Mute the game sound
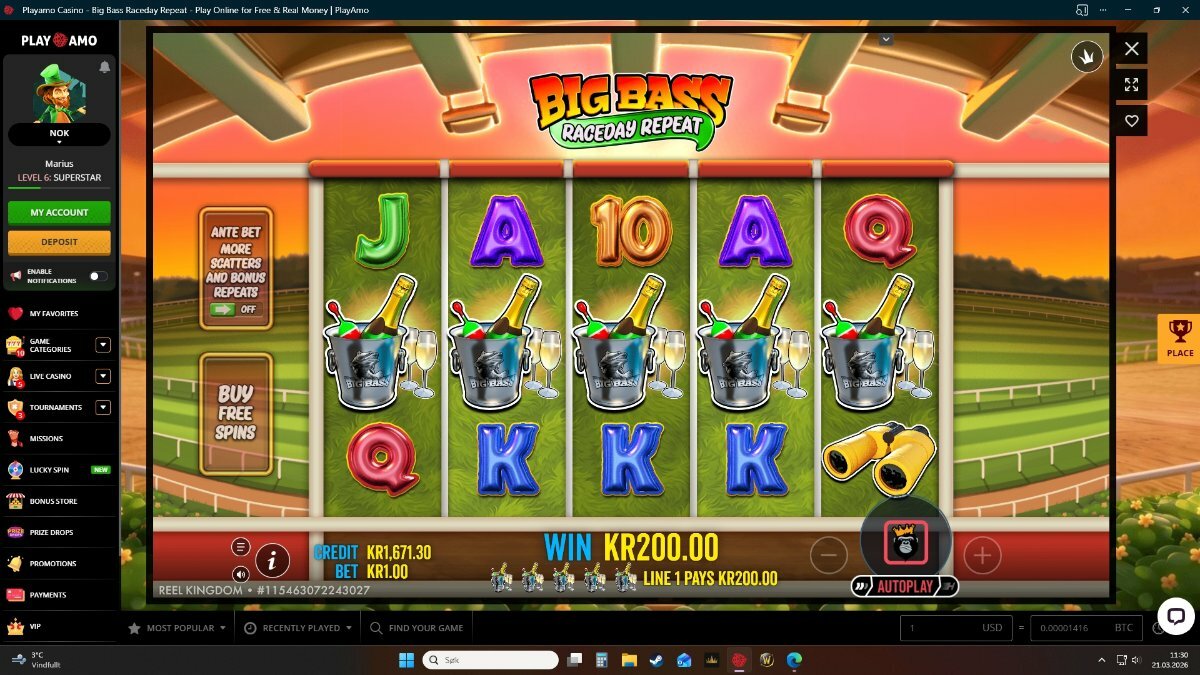This screenshot has height=675, width=1200. [241, 574]
